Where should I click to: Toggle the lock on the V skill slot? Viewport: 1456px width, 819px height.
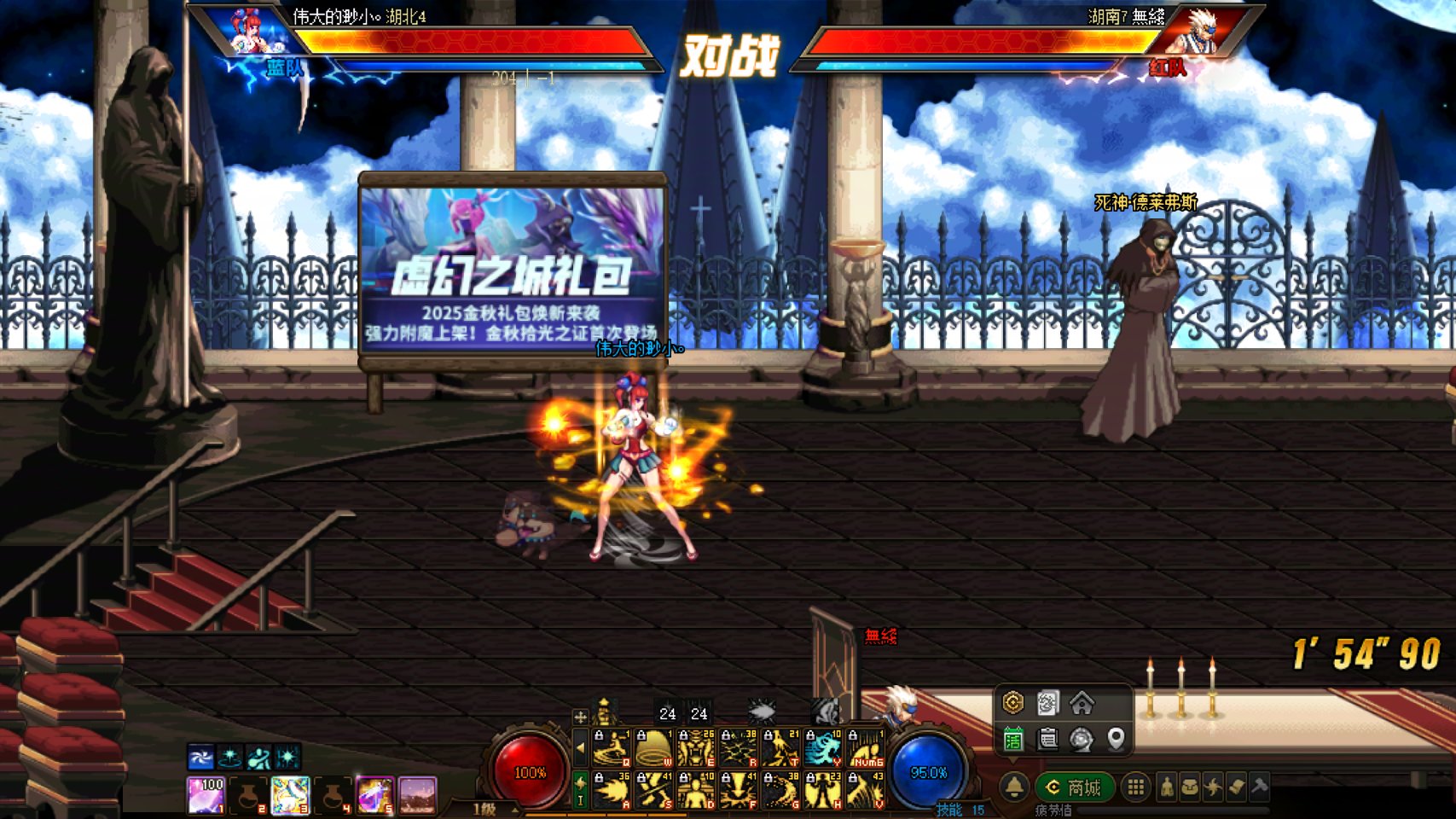(x=852, y=776)
